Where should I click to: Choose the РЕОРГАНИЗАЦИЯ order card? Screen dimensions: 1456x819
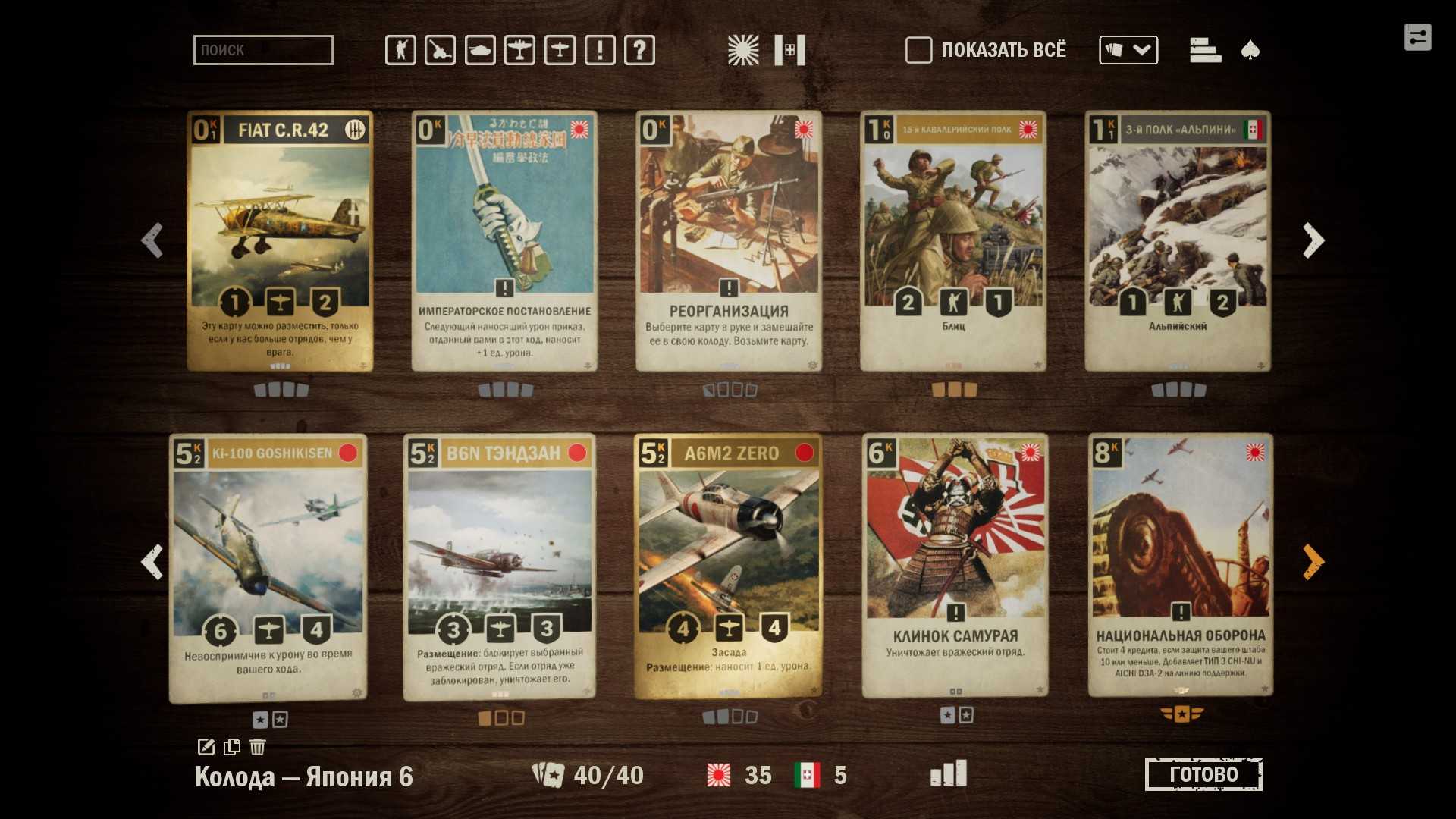click(x=729, y=241)
